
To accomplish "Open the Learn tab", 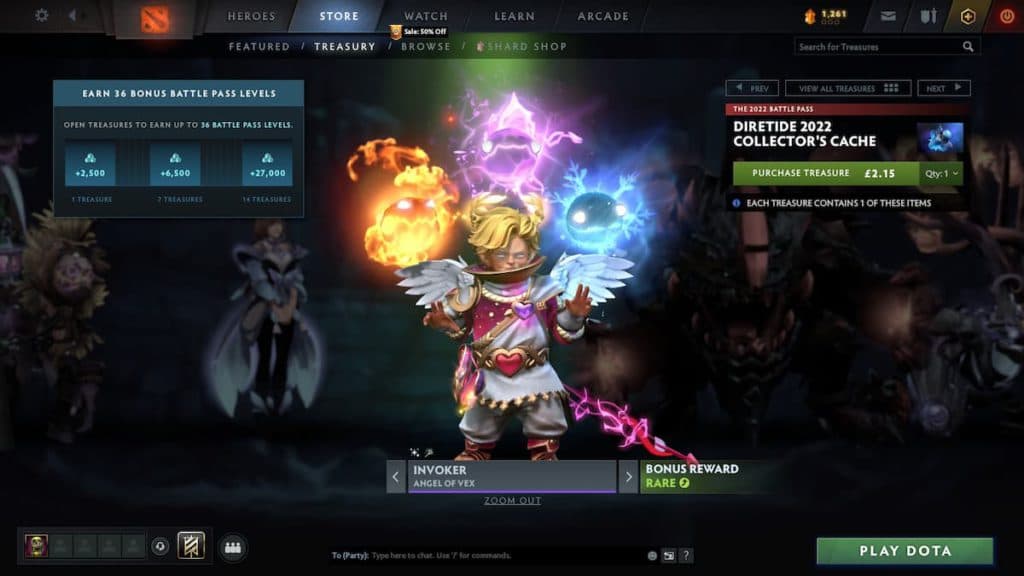I will point(516,16).
